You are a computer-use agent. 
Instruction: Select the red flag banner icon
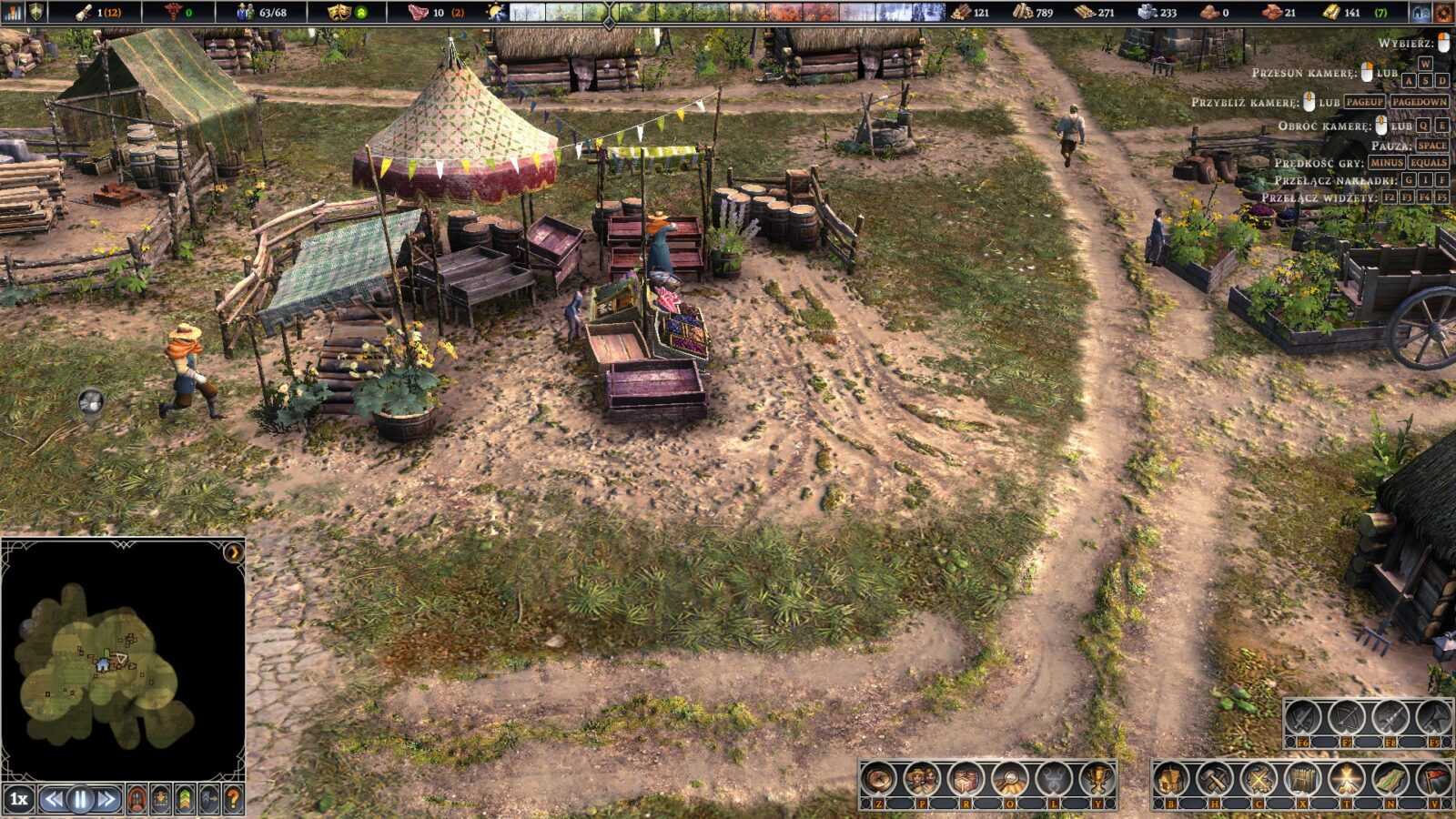coord(1433,779)
